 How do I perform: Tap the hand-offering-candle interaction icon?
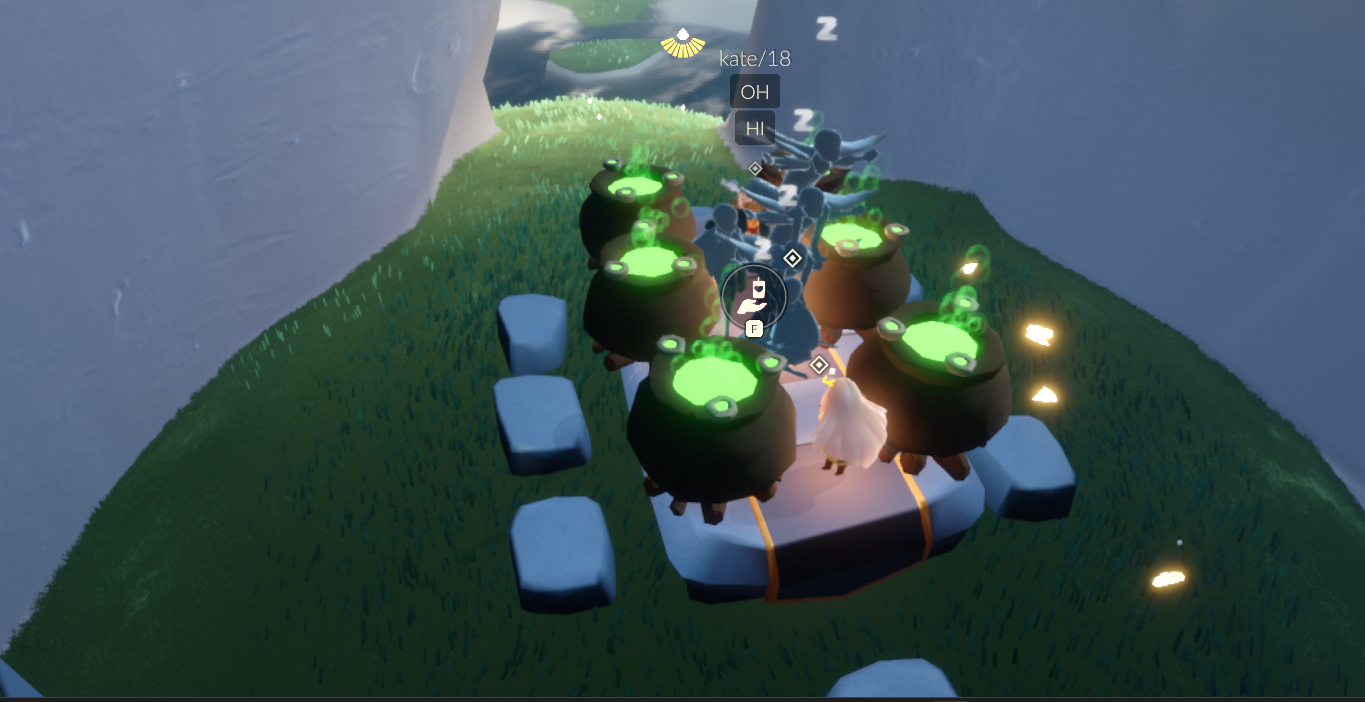pyautogui.click(x=753, y=295)
